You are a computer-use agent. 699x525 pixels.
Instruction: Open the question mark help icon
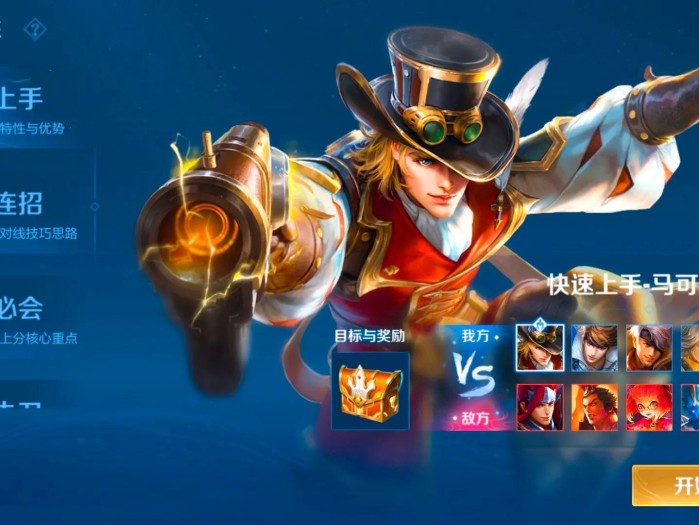(x=35, y=29)
